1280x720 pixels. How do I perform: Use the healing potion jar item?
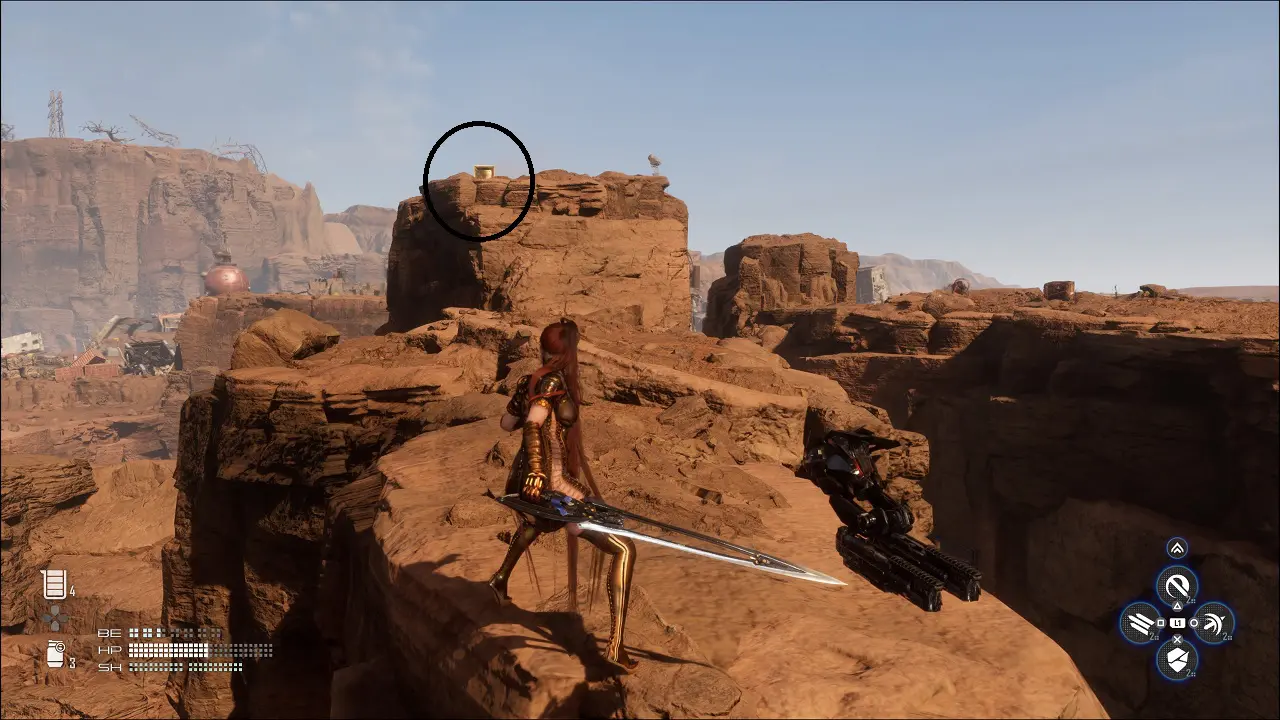pyautogui.click(x=53, y=584)
